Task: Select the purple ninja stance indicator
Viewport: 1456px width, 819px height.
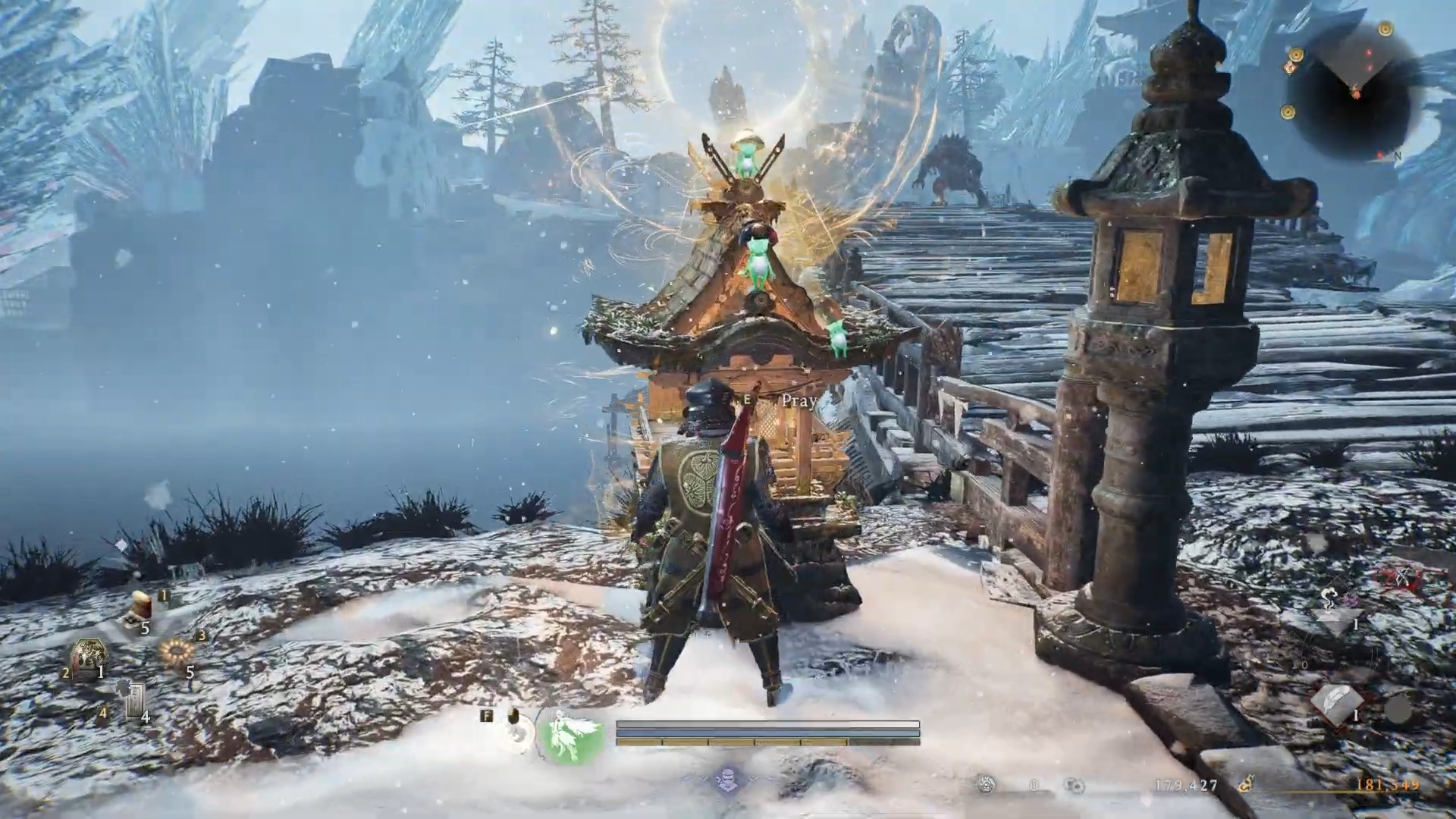Action: click(x=728, y=780)
